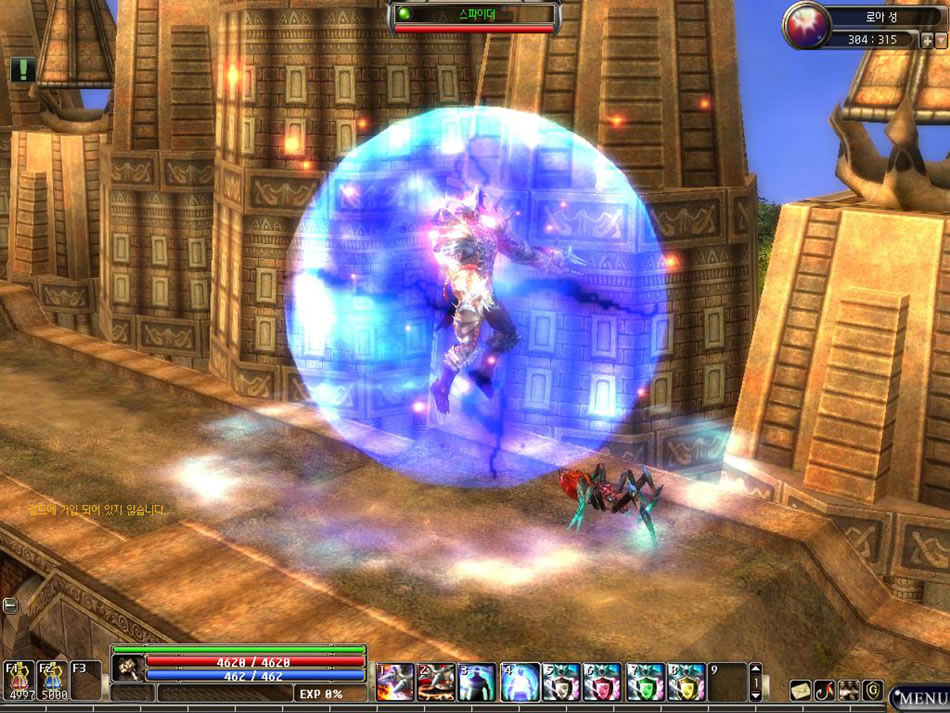Open the mail envelope icon
The image size is (950, 713).
pos(800,689)
